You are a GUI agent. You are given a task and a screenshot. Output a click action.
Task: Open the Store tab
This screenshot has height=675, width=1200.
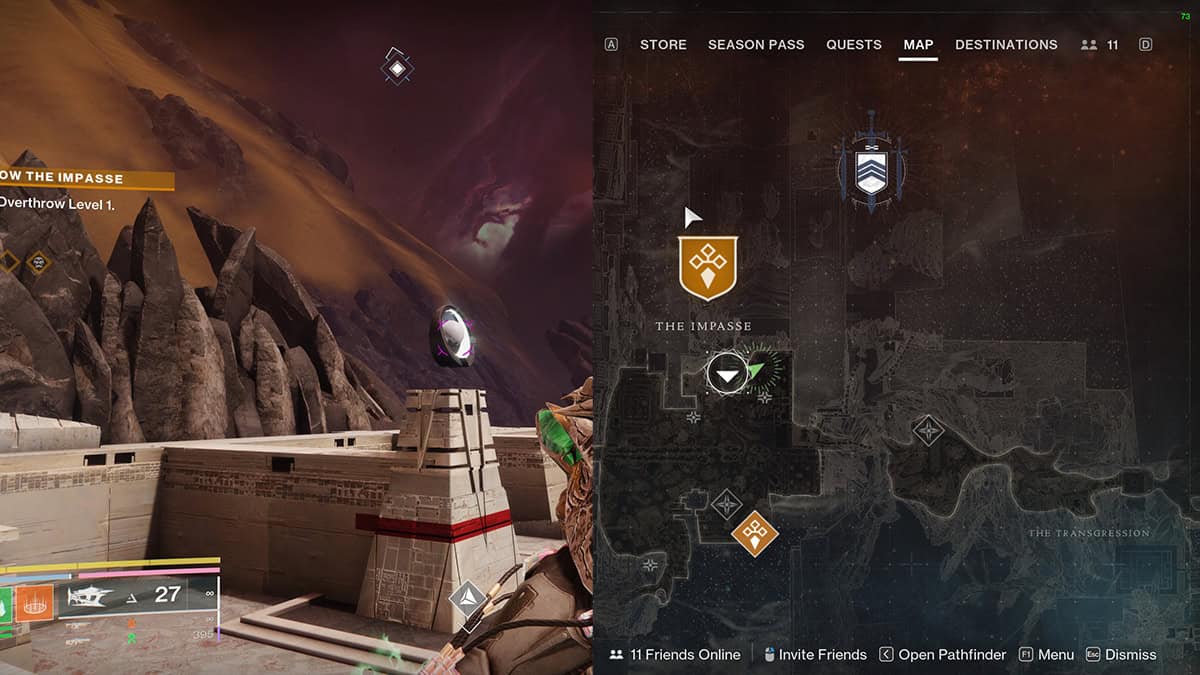[663, 45]
